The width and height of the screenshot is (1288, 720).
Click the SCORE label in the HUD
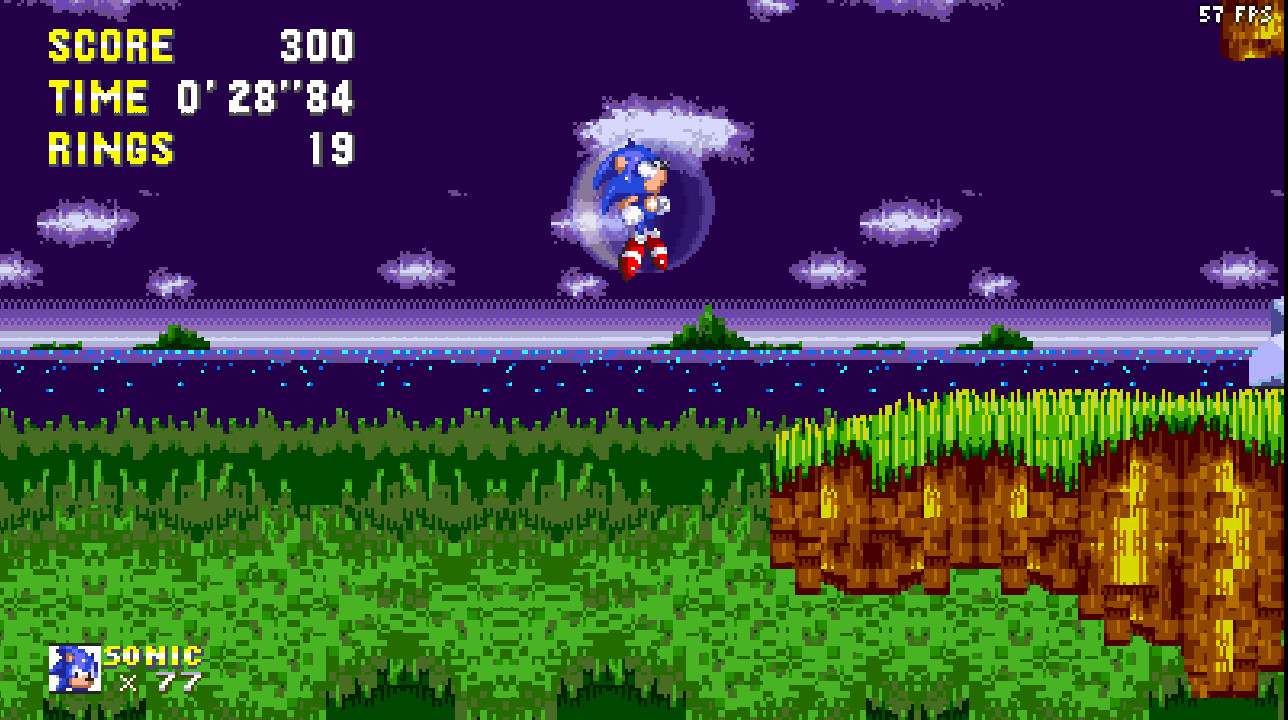coord(110,45)
